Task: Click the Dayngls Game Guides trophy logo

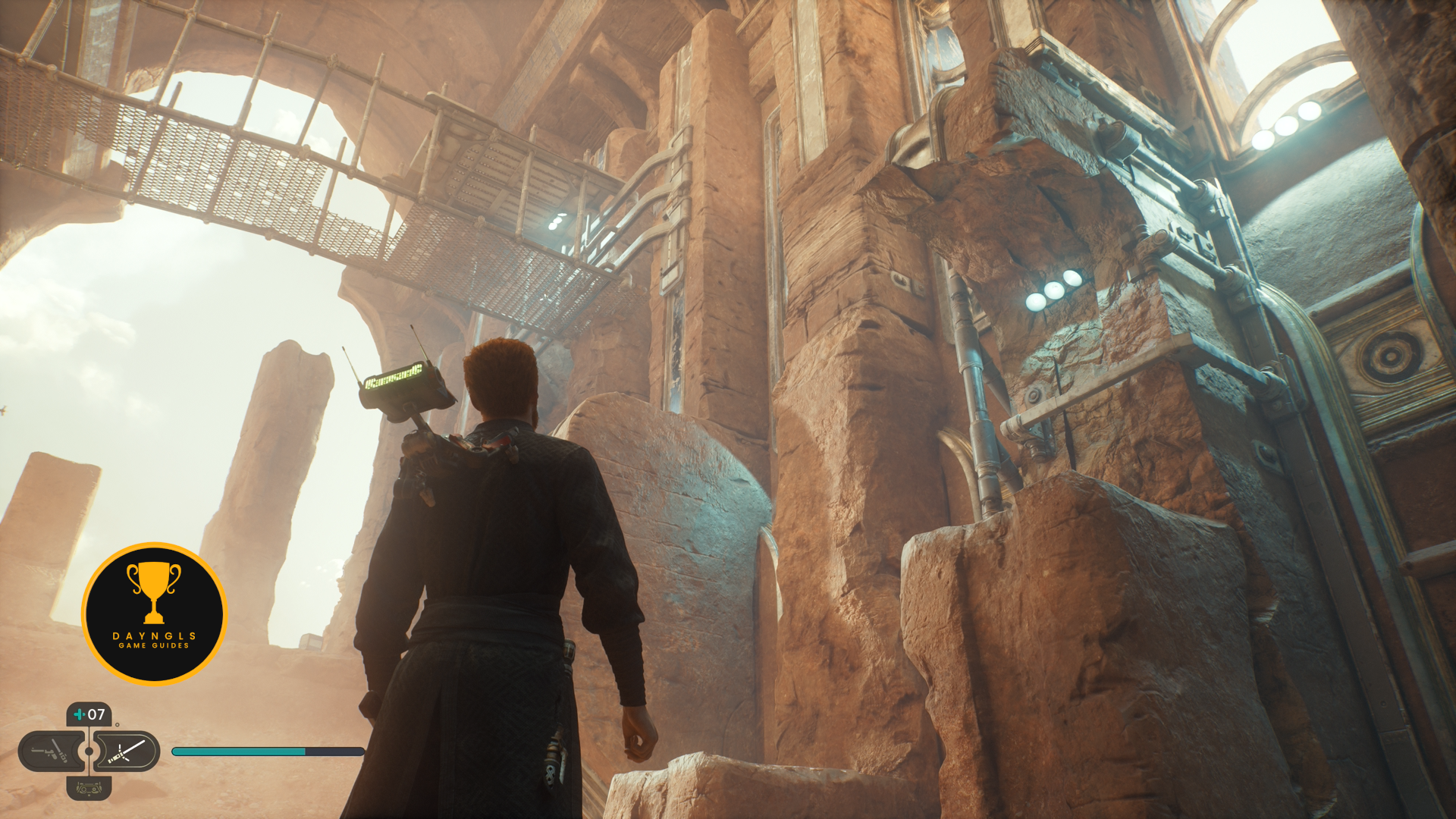Action: 155,613
